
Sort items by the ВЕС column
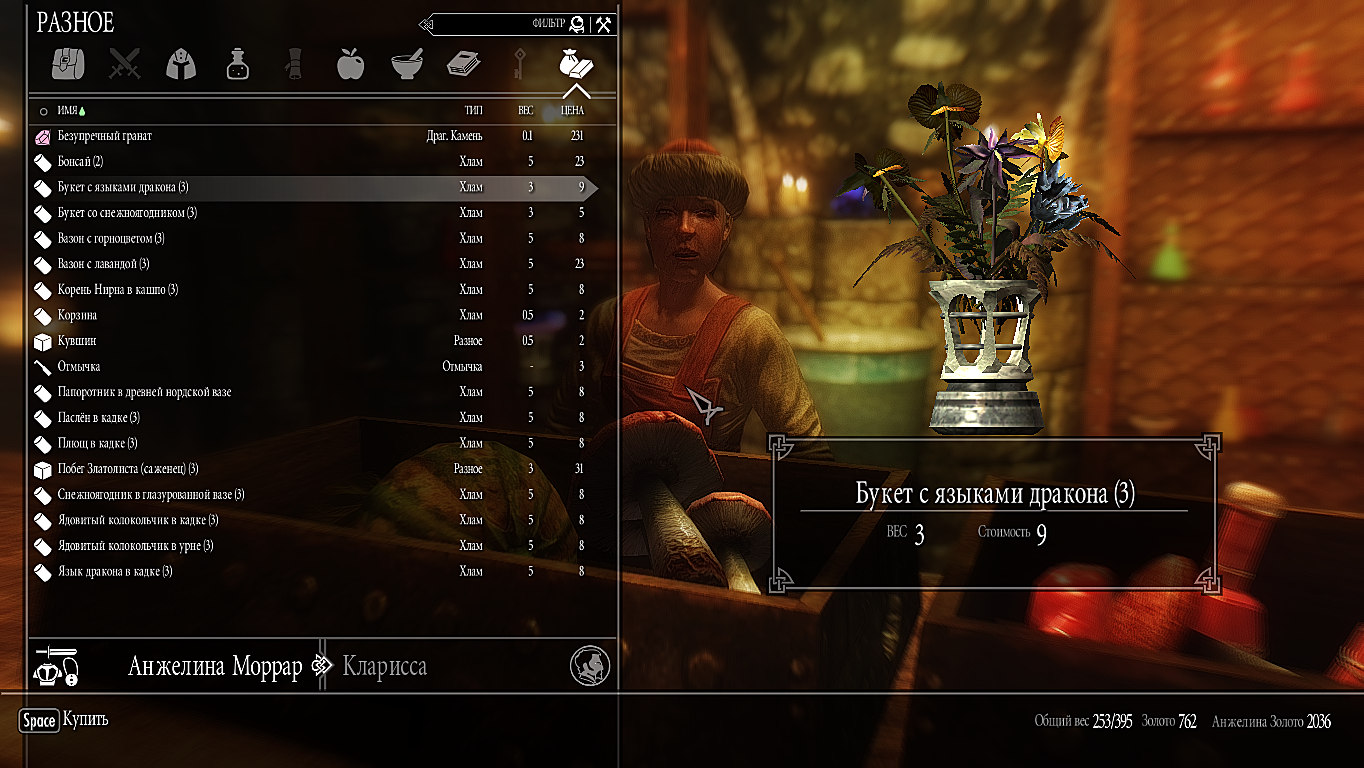525,111
